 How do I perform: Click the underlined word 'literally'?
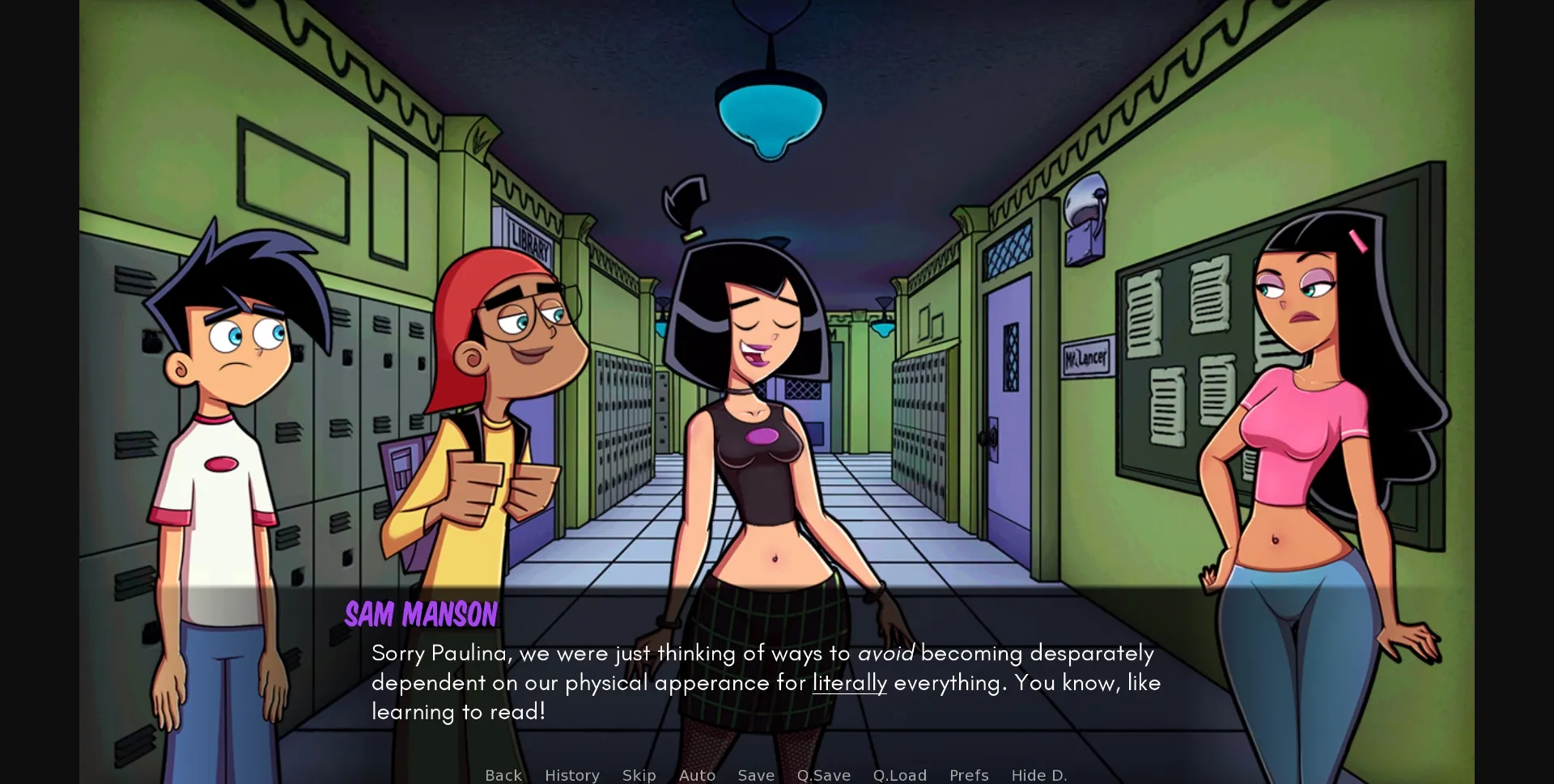click(848, 682)
